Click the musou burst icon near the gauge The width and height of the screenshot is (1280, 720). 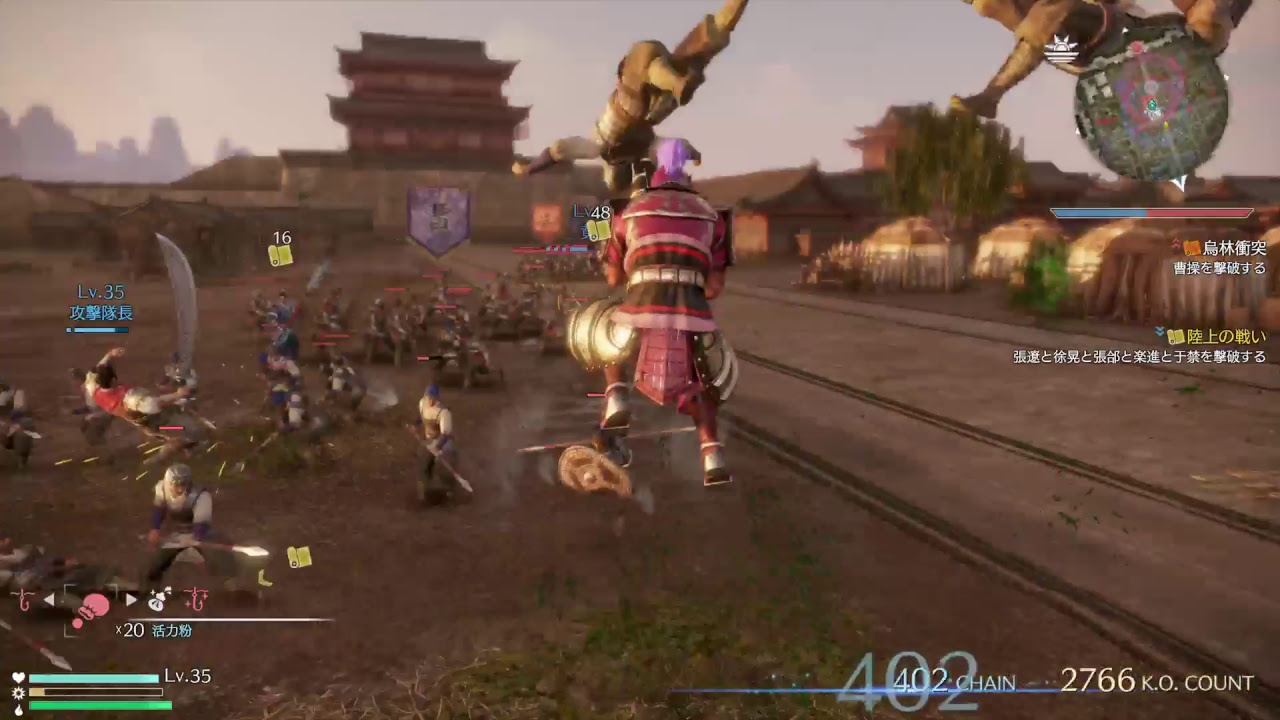pos(19,694)
